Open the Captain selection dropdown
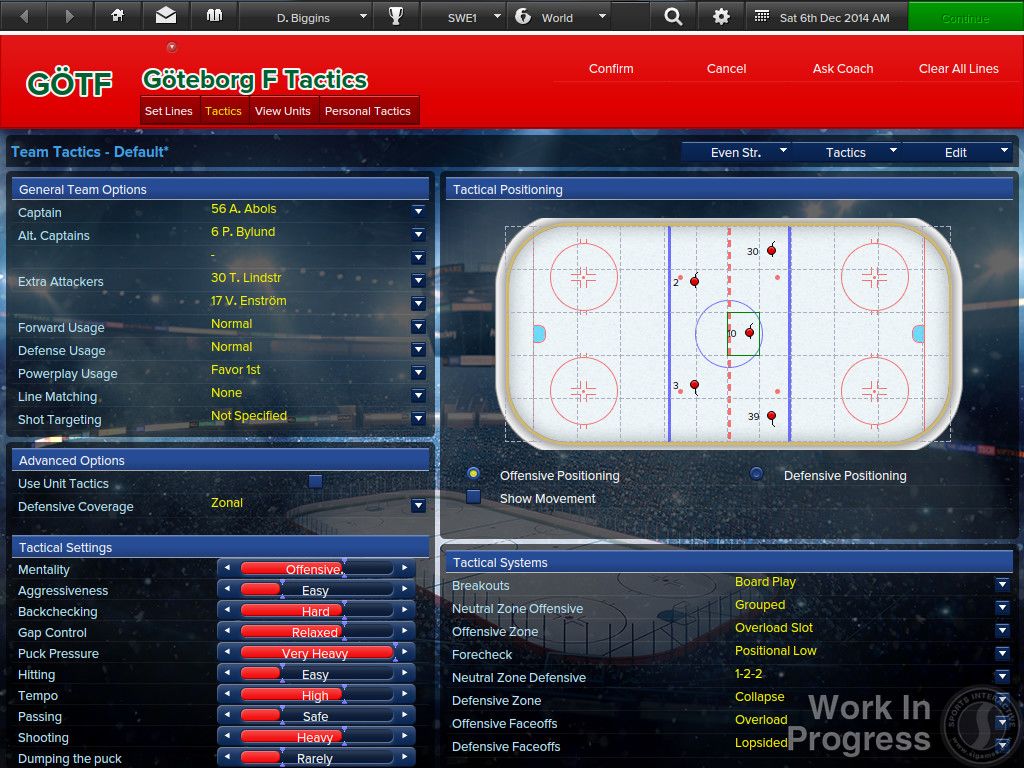This screenshot has width=1024, height=768. tap(418, 212)
